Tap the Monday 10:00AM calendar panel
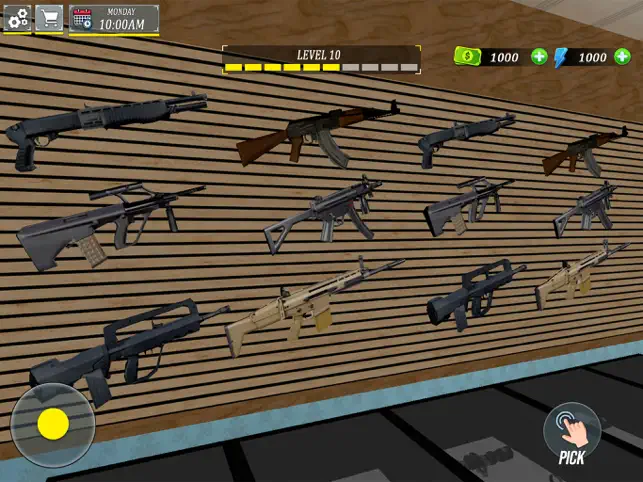Screen dimensions: 643x482 point(113,19)
